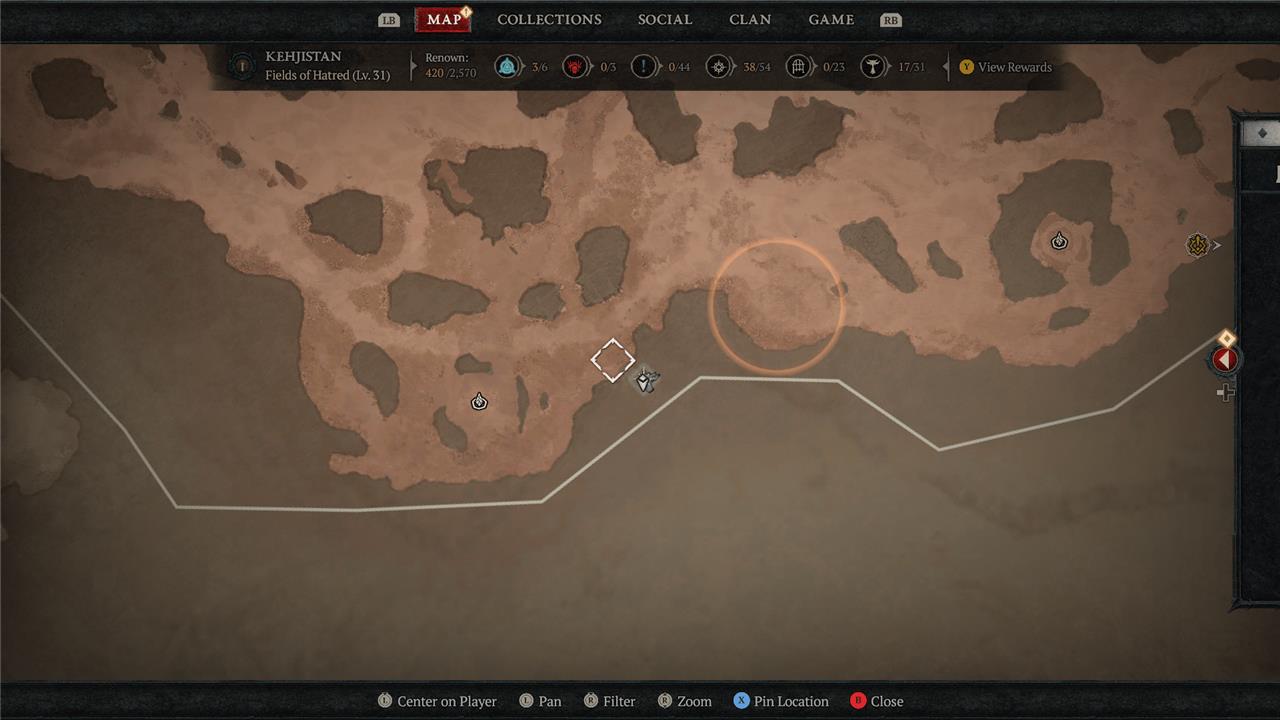Image resolution: width=1280 pixels, height=720 pixels.
Task: Choose the red strongholds renown icon
Action: (x=576, y=67)
